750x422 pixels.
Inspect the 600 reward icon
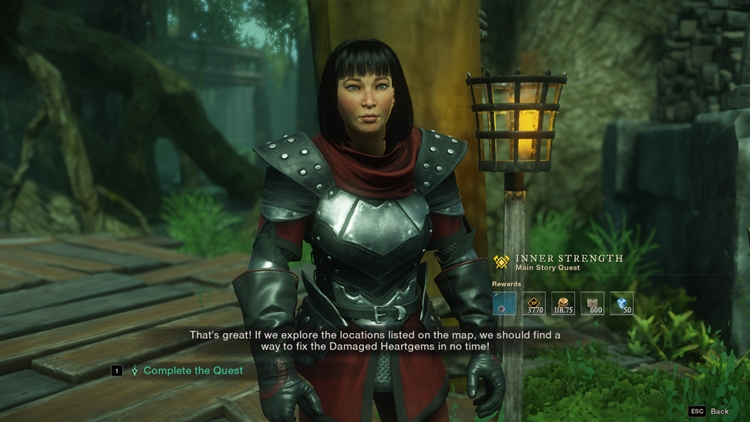(x=593, y=303)
